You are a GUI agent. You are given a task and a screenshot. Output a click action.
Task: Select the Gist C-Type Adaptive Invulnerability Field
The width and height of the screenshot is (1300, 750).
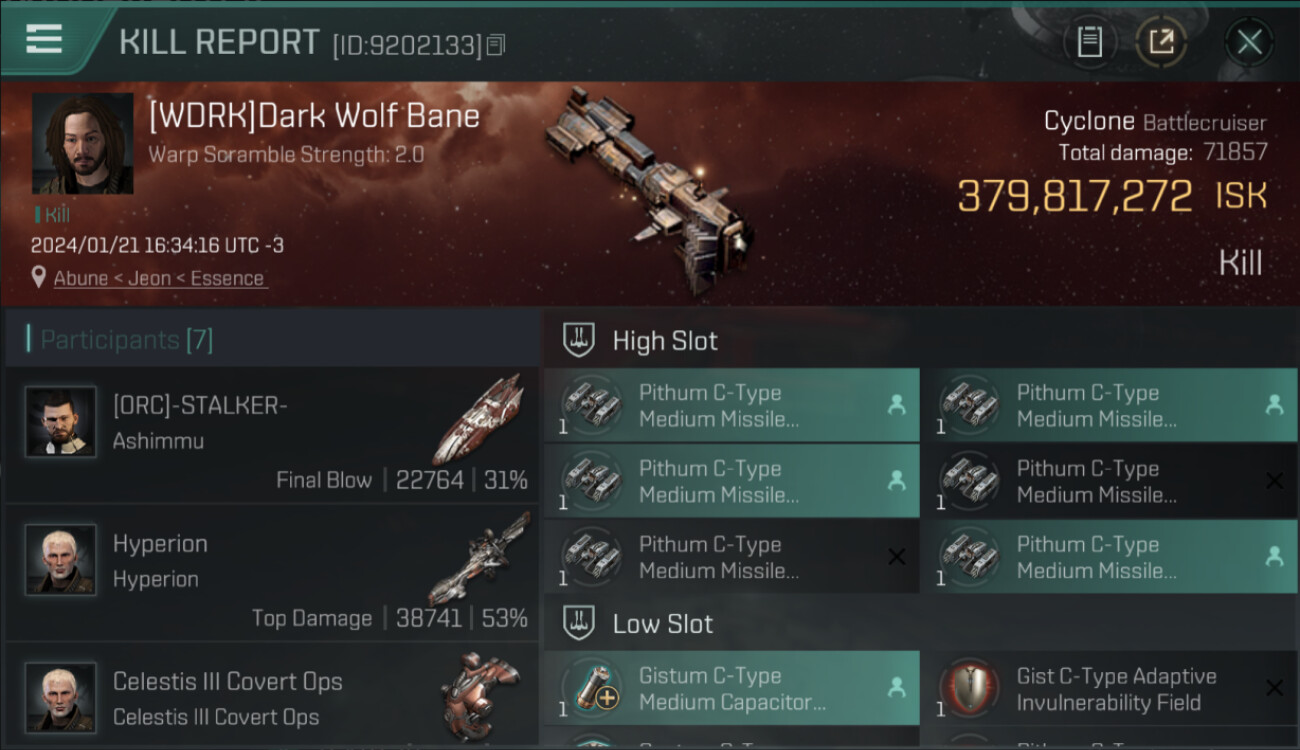click(1109, 689)
